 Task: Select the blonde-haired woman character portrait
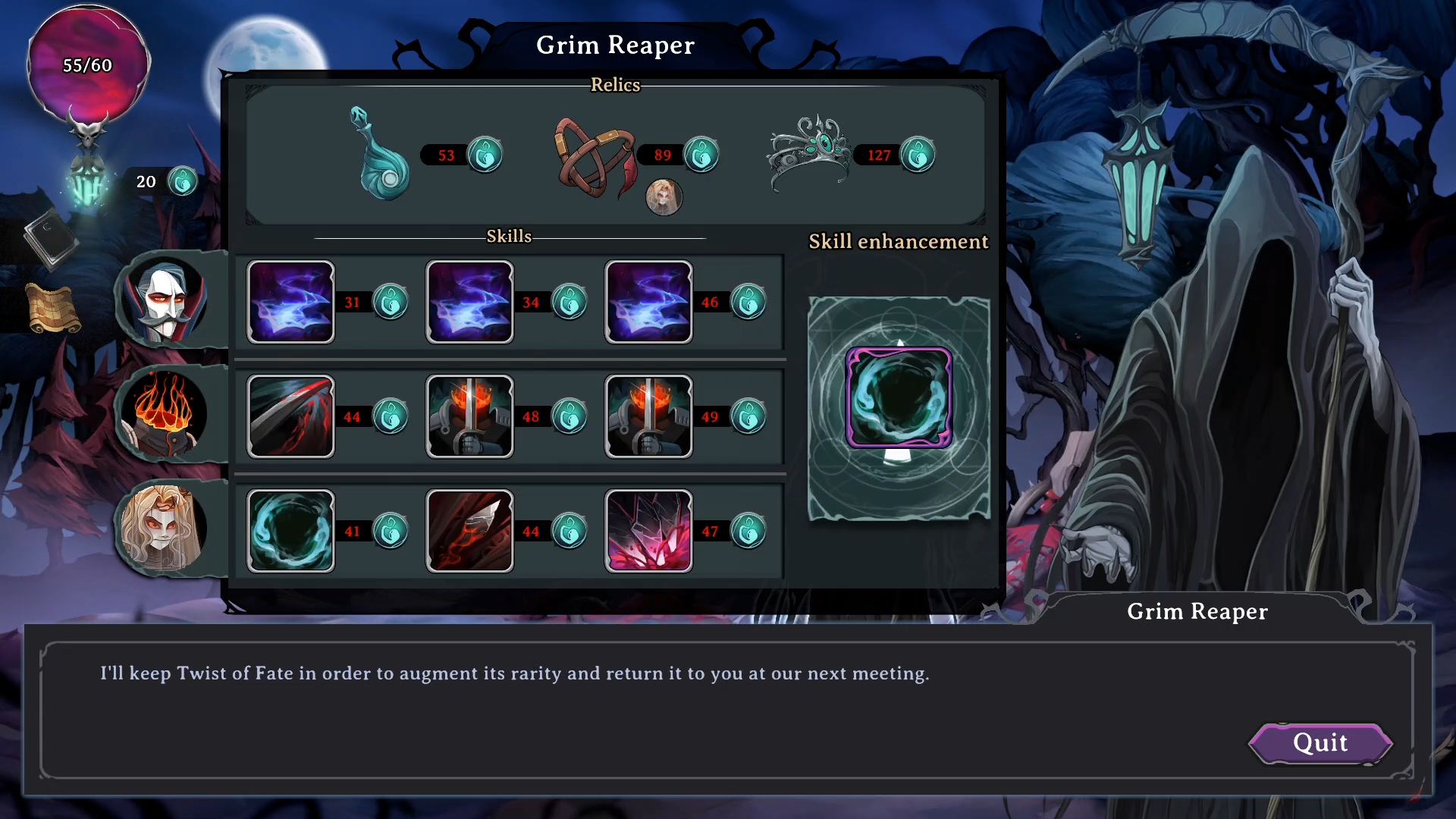(x=163, y=529)
